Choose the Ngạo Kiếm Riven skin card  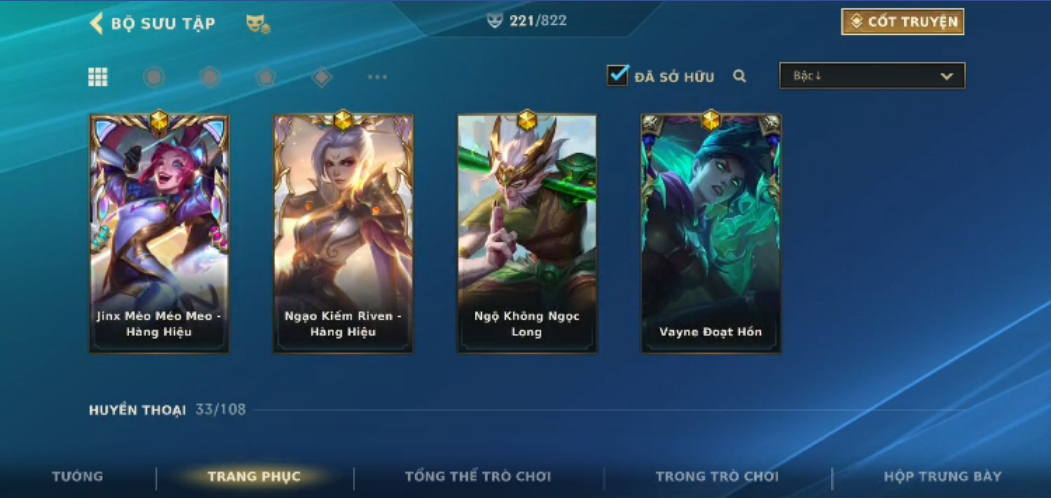point(343,233)
